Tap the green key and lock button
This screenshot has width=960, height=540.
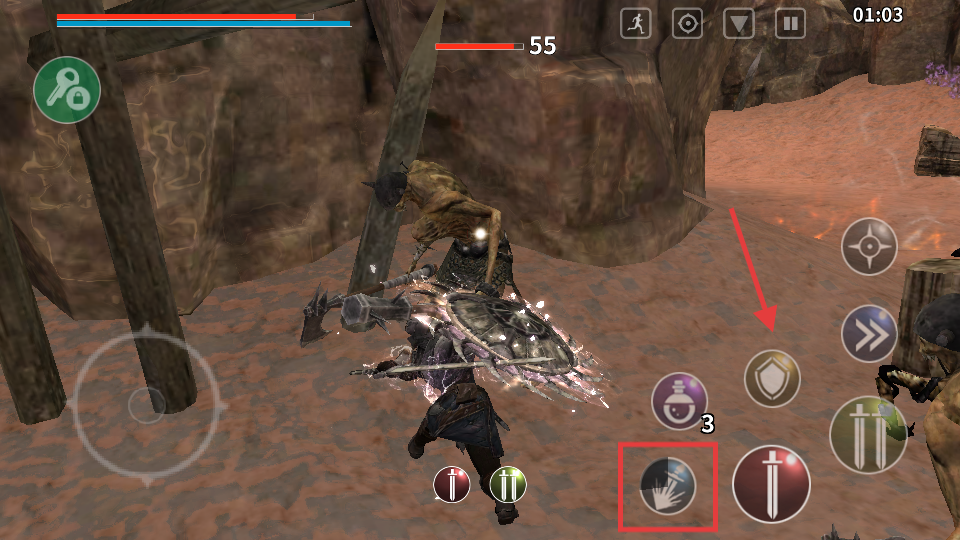(67, 90)
